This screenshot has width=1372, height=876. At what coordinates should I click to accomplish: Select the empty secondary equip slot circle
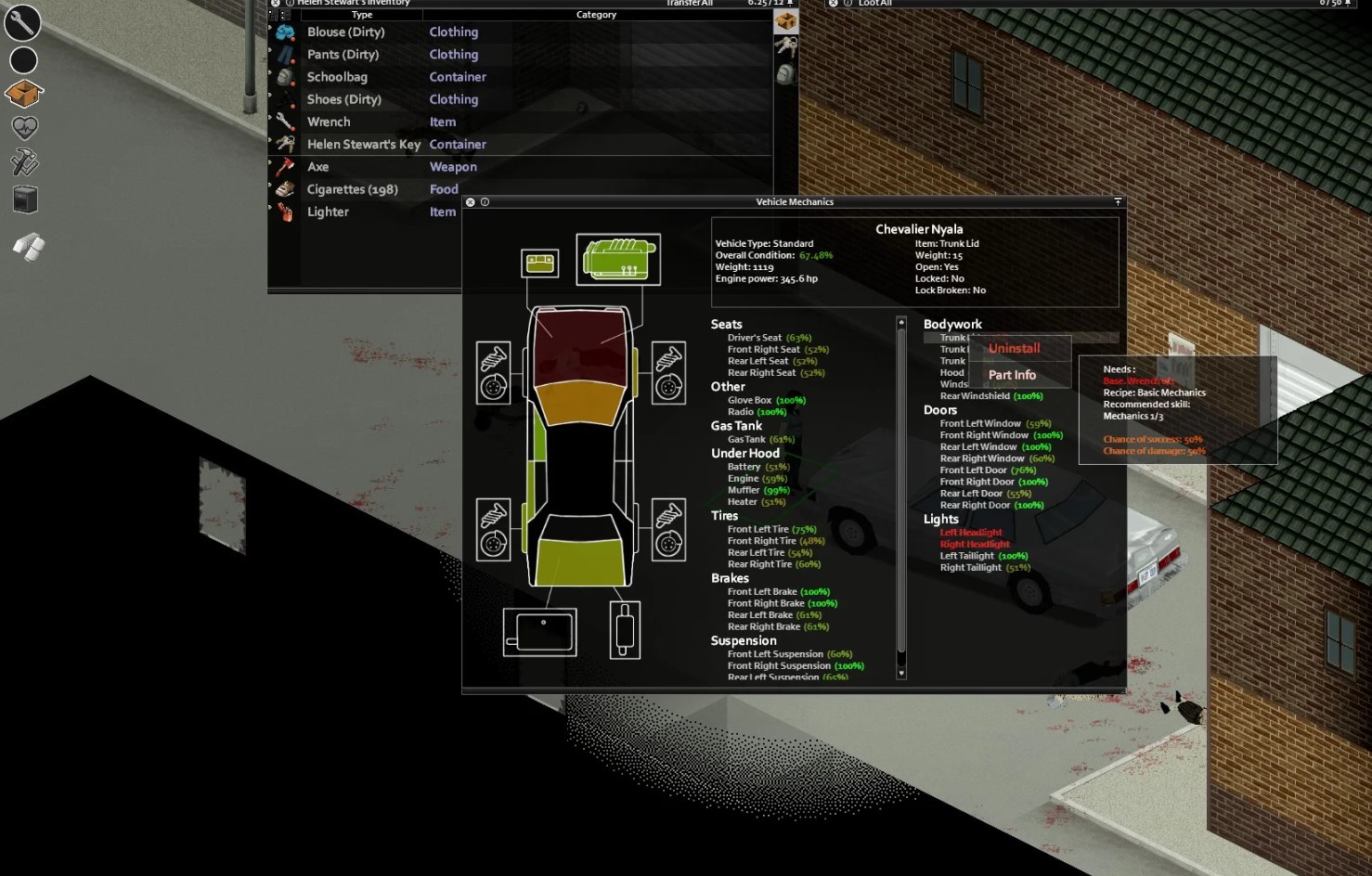(x=23, y=58)
